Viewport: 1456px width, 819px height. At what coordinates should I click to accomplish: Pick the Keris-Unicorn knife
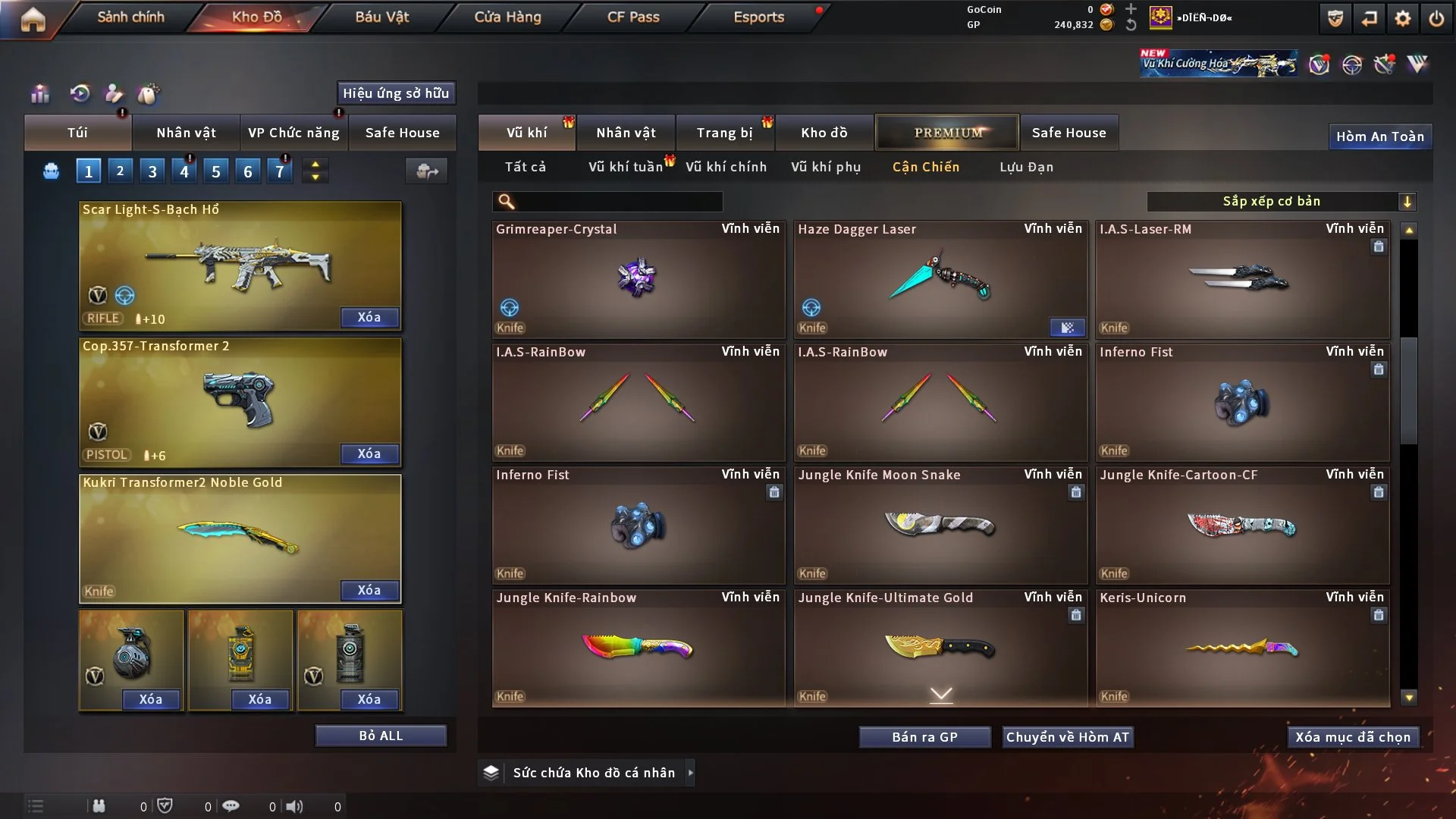(1241, 648)
